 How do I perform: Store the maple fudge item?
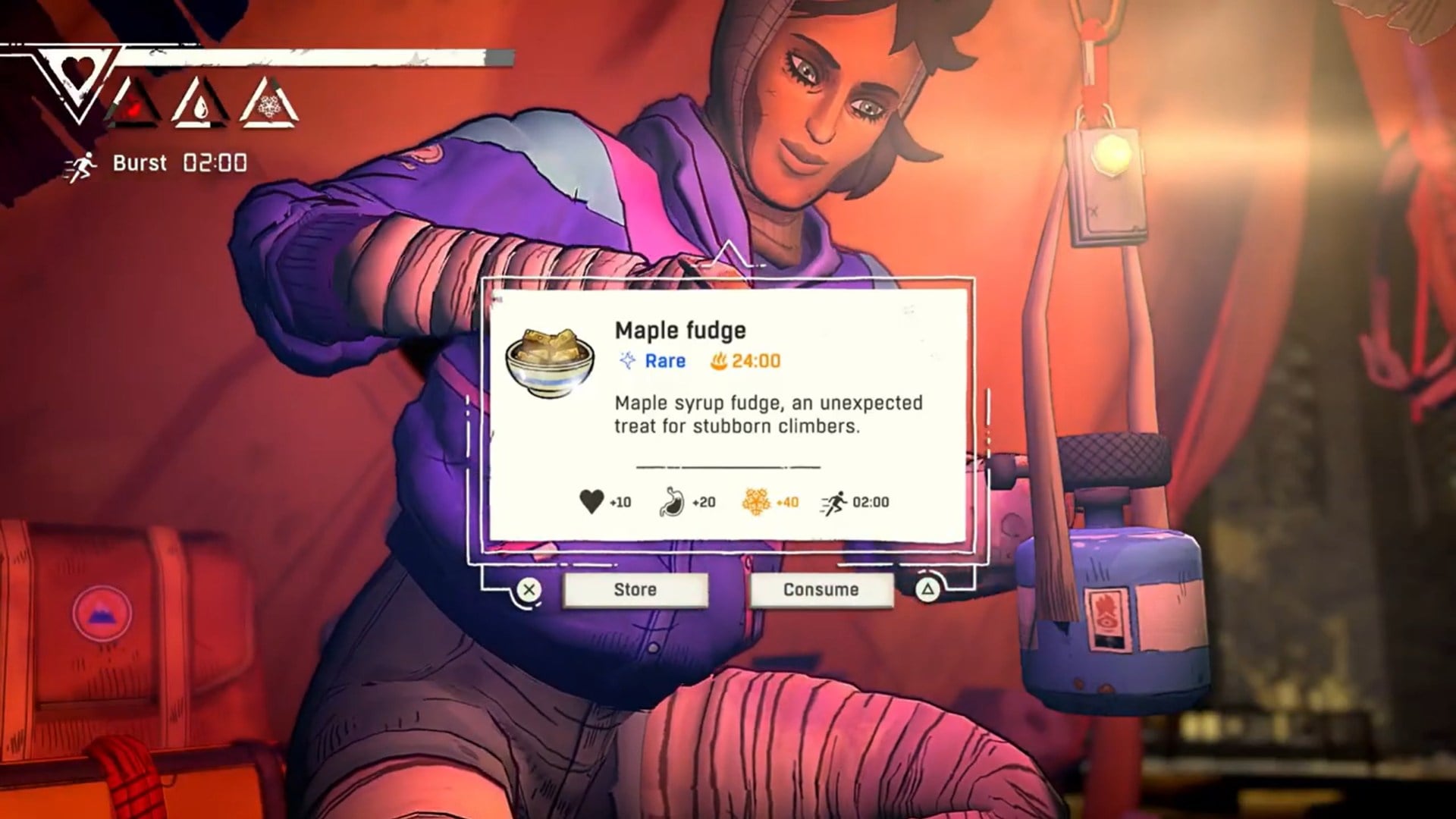[x=635, y=589]
